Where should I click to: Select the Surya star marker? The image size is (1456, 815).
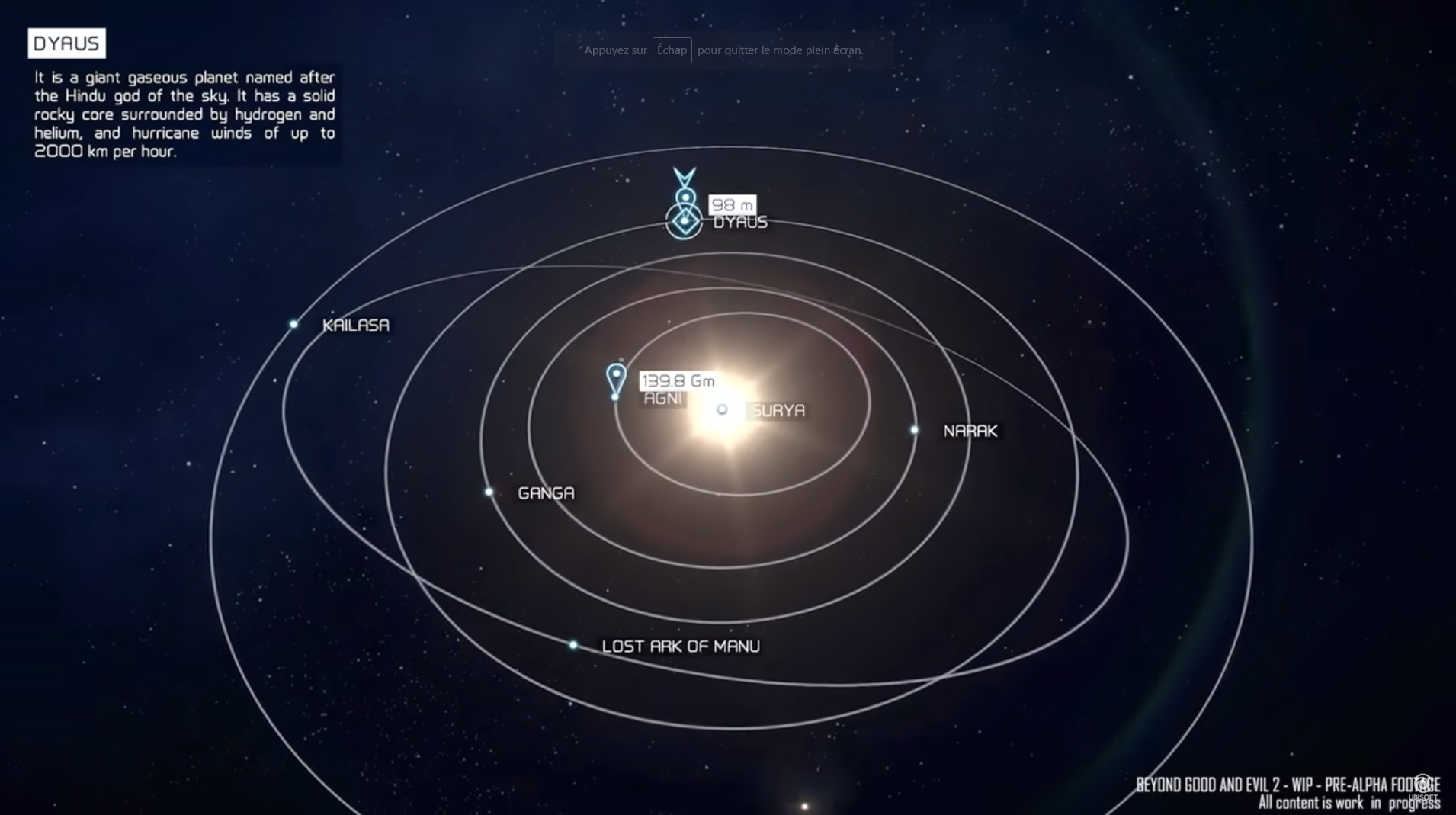(722, 409)
